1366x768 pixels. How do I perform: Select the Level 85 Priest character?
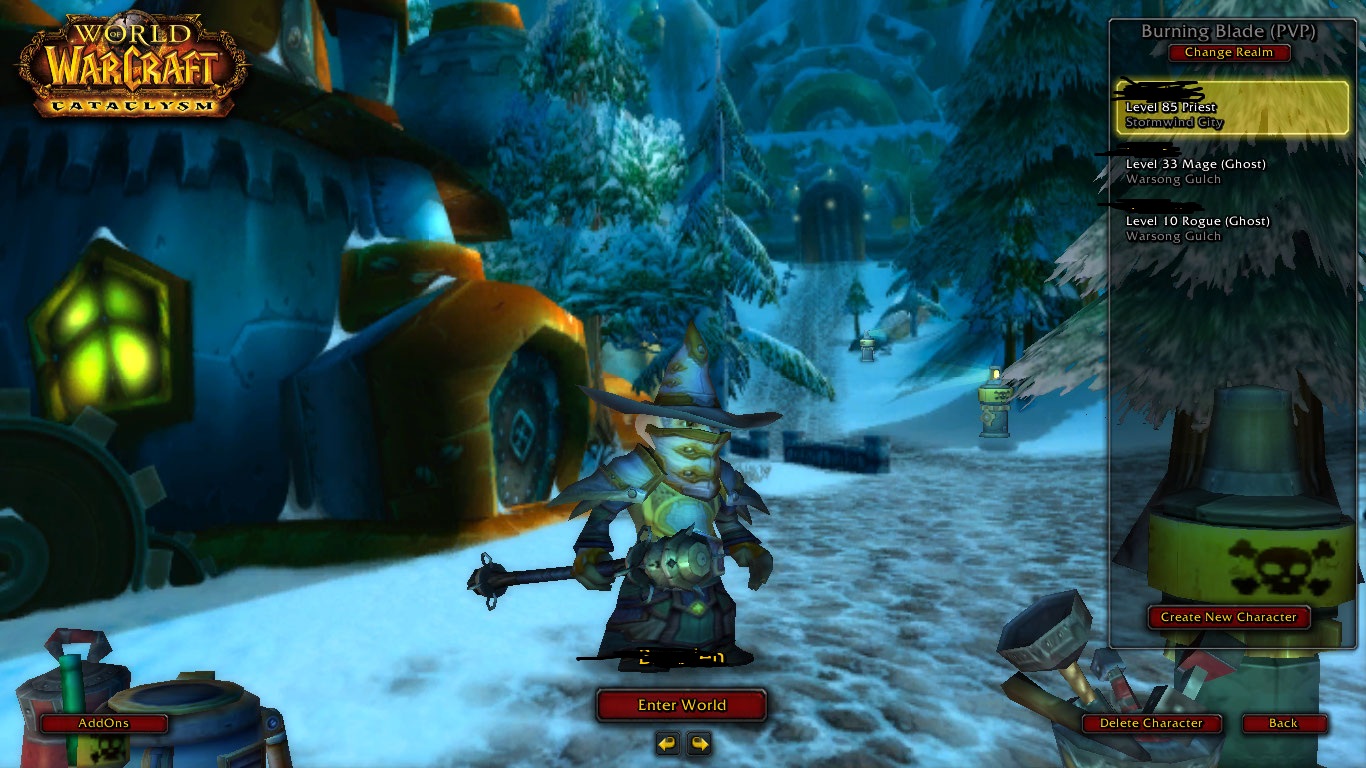(1232, 108)
